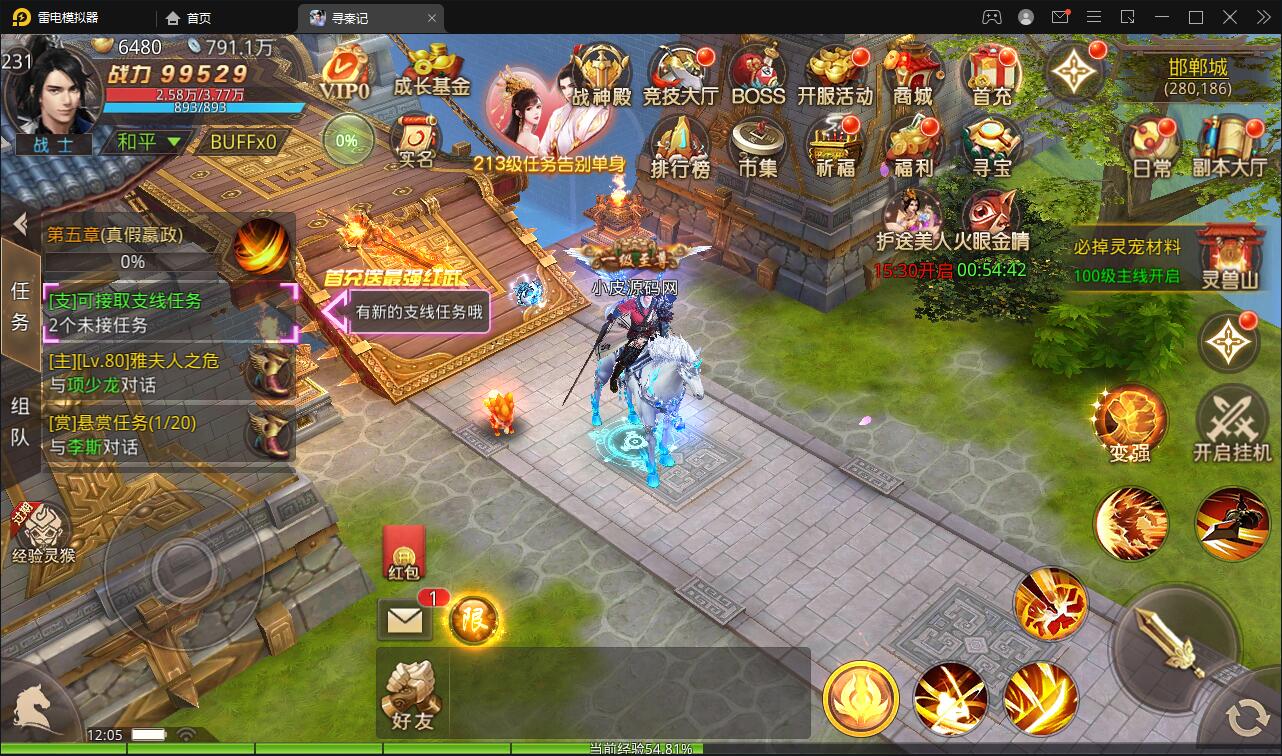Open the 福利 welfare rewards
Image resolution: width=1282 pixels, height=756 pixels.
(912, 146)
